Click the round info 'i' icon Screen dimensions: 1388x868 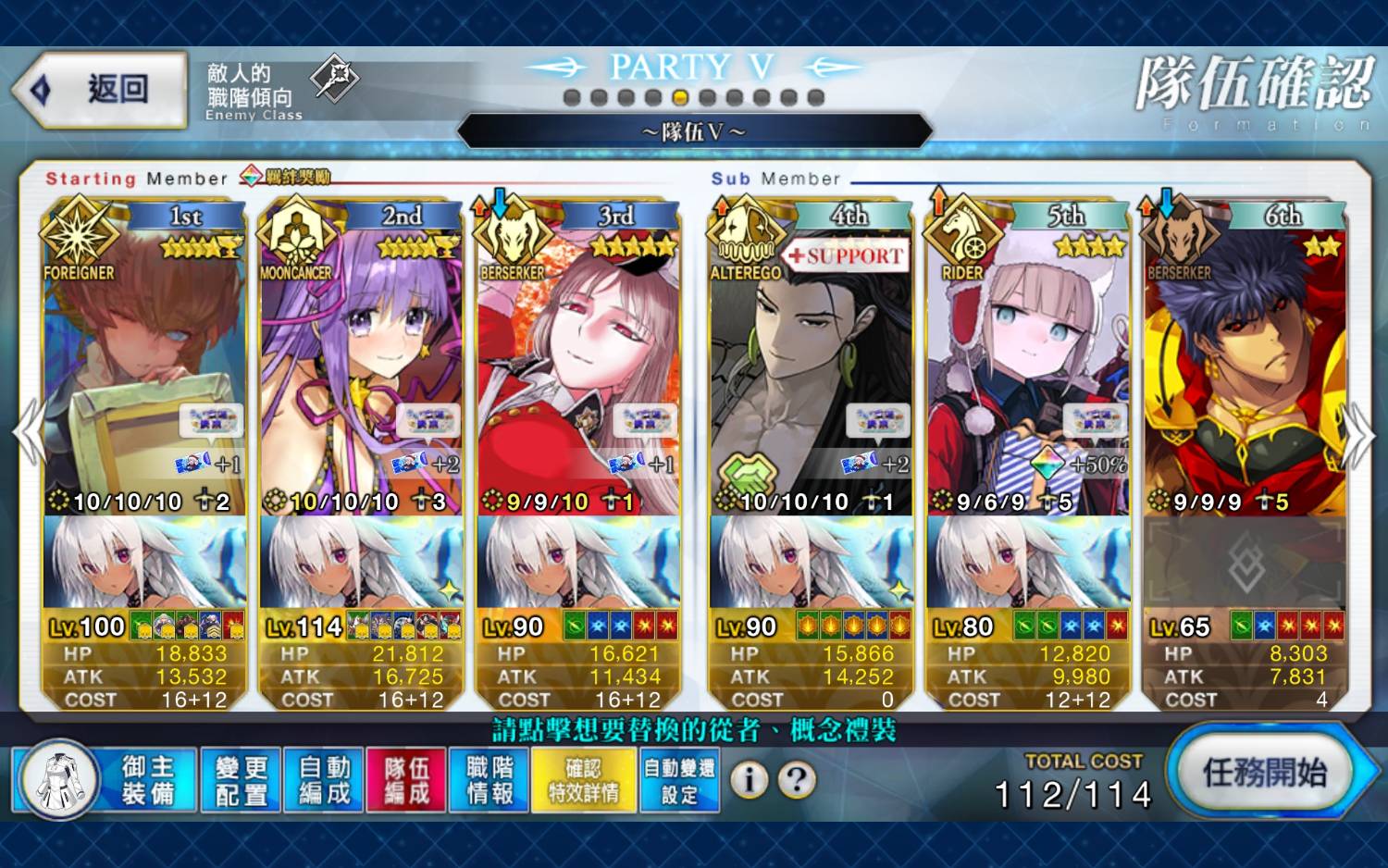click(x=749, y=780)
